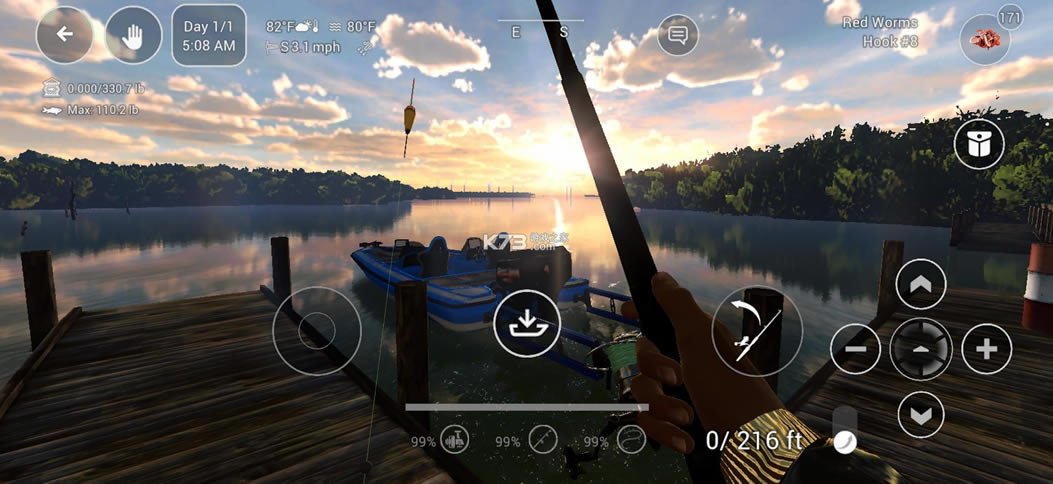Open the Day and time panel
1053x484 pixels.
click(x=209, y=35)
